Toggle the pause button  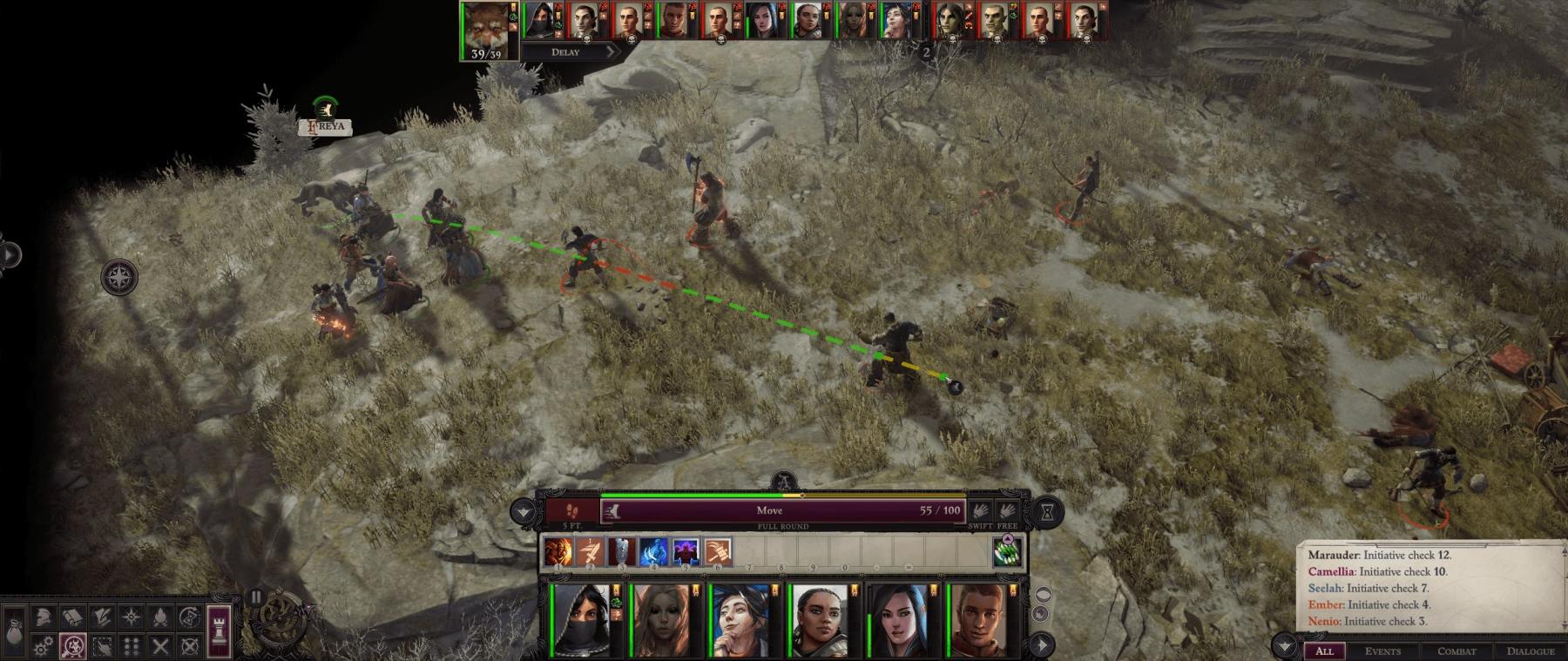[255, 597]
